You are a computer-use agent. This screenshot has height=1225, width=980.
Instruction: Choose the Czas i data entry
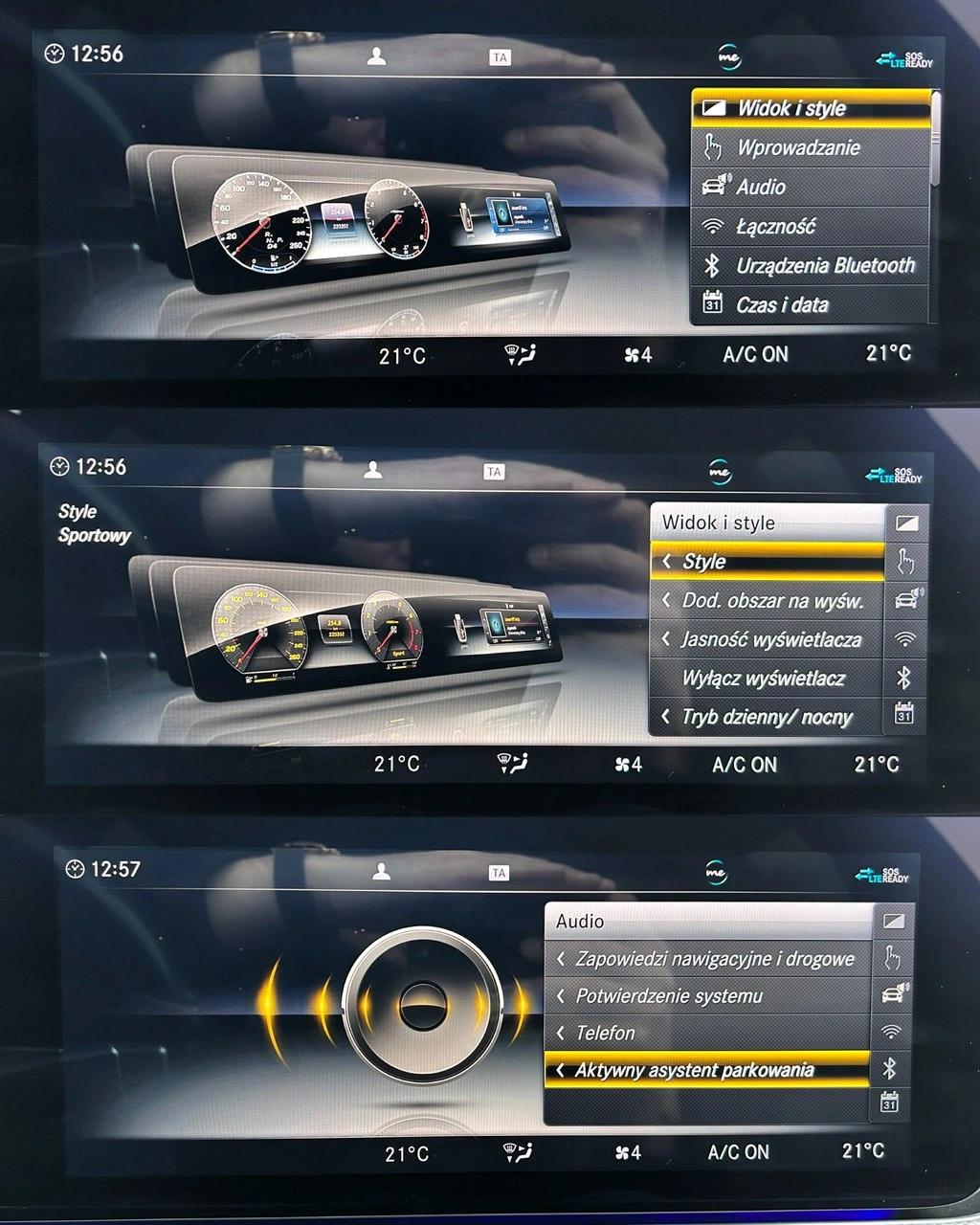pos(782,305)
